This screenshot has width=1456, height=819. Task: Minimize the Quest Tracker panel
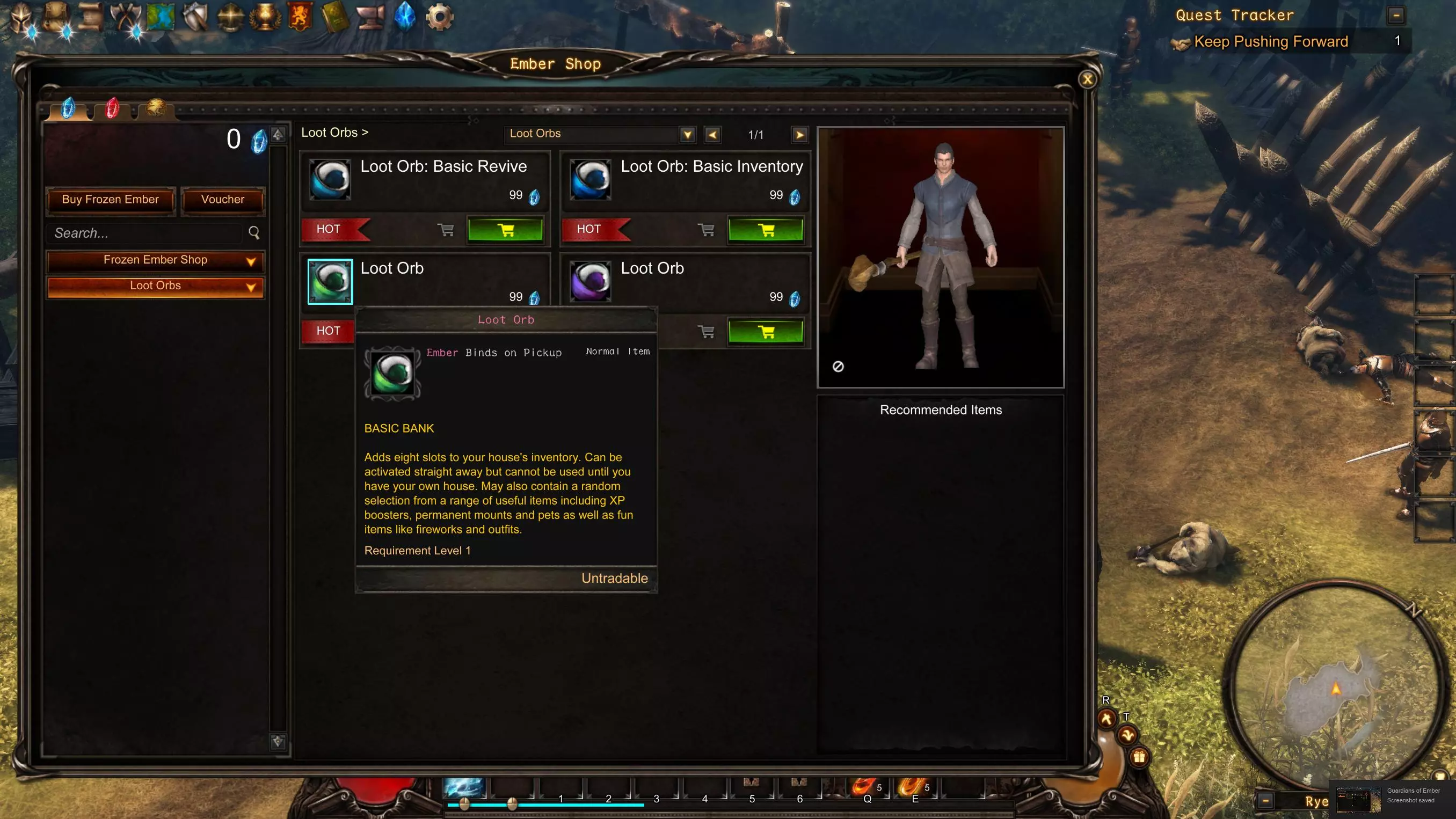(x=1396, y=15)
